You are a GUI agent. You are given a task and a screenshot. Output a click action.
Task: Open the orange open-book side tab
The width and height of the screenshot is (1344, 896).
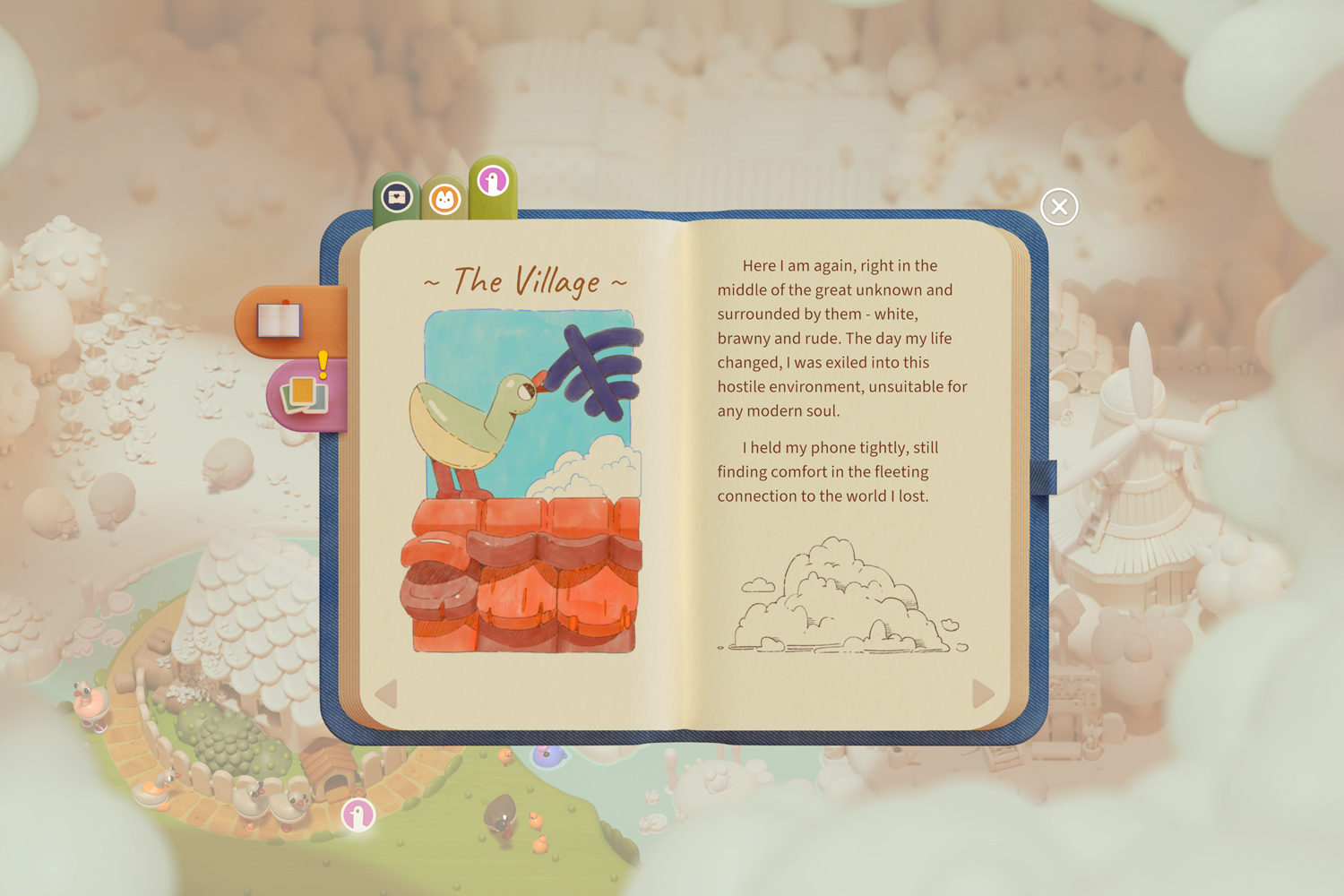[x=280, y=320]
